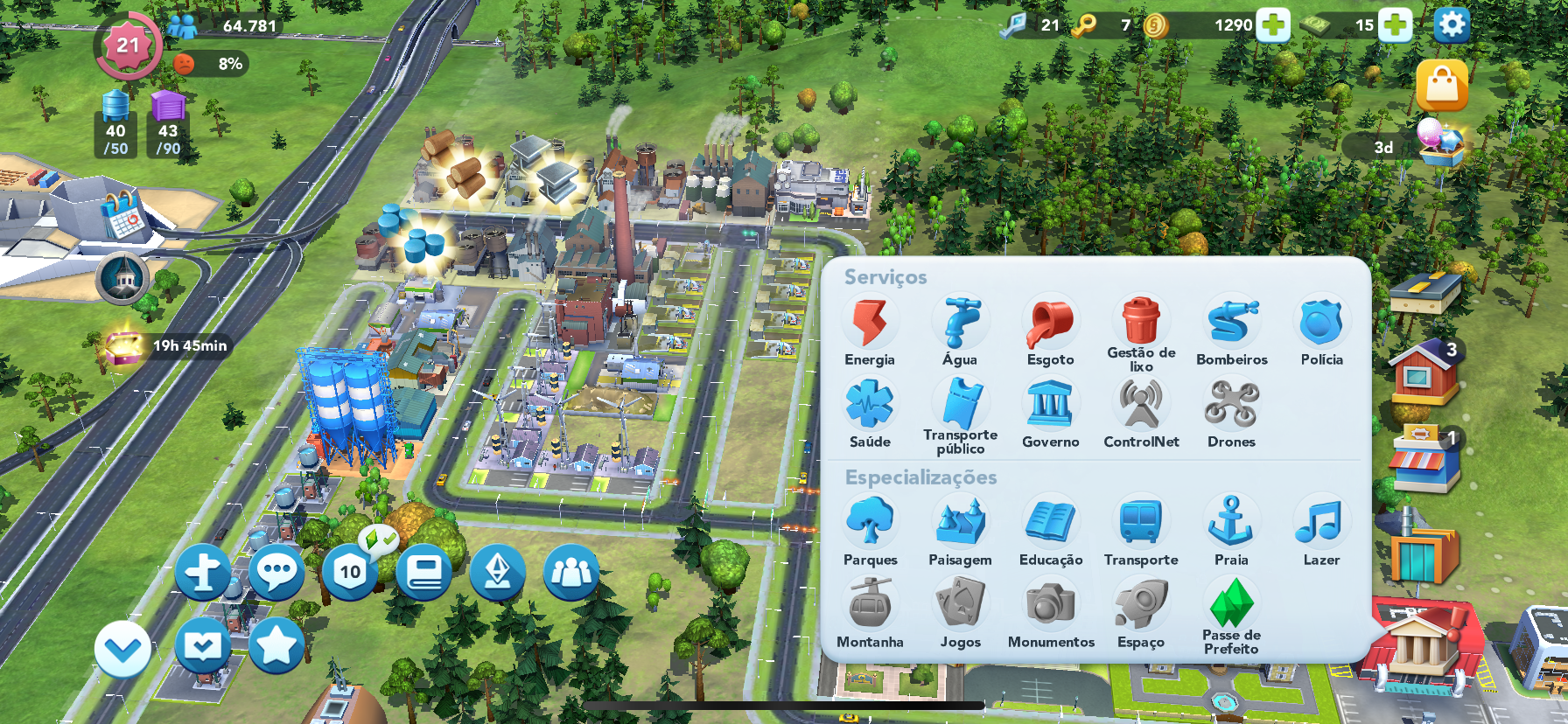Choose the Saúde health category
This screenshot has width=1568, height=724.
click(870, 406)
